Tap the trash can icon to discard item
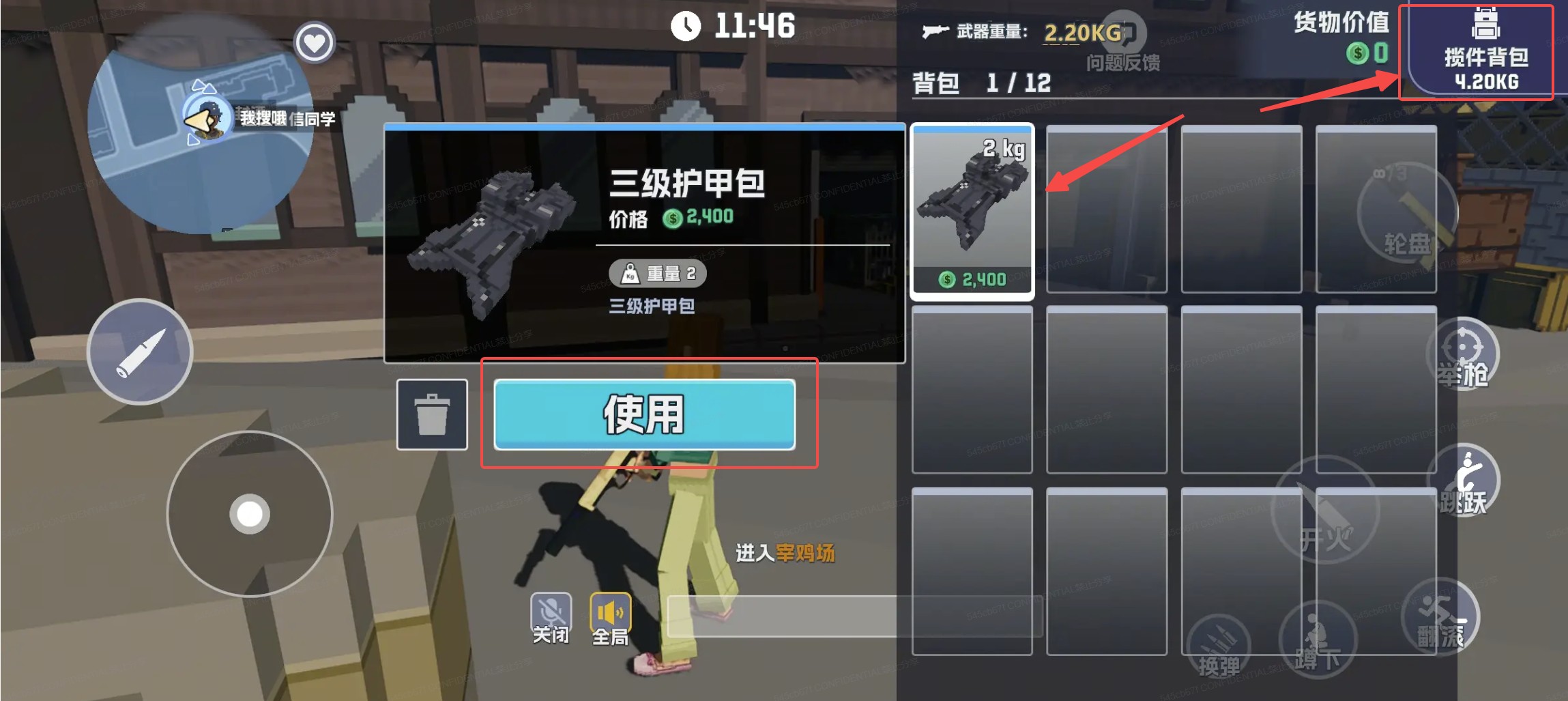This screenshot has height=701, width=1568. point(432,414)
